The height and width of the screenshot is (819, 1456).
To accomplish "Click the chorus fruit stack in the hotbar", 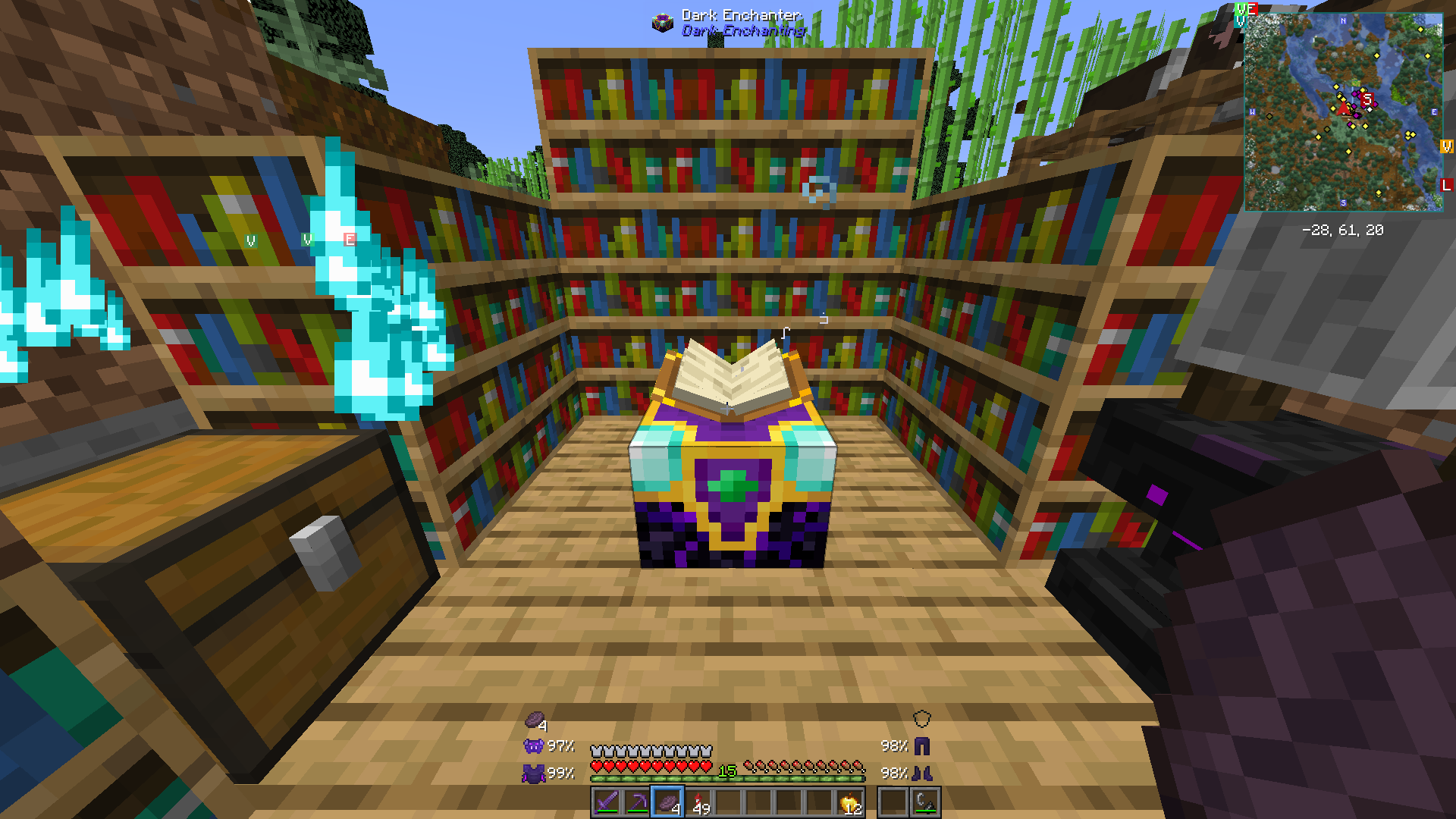I will (x=667, y=802).
